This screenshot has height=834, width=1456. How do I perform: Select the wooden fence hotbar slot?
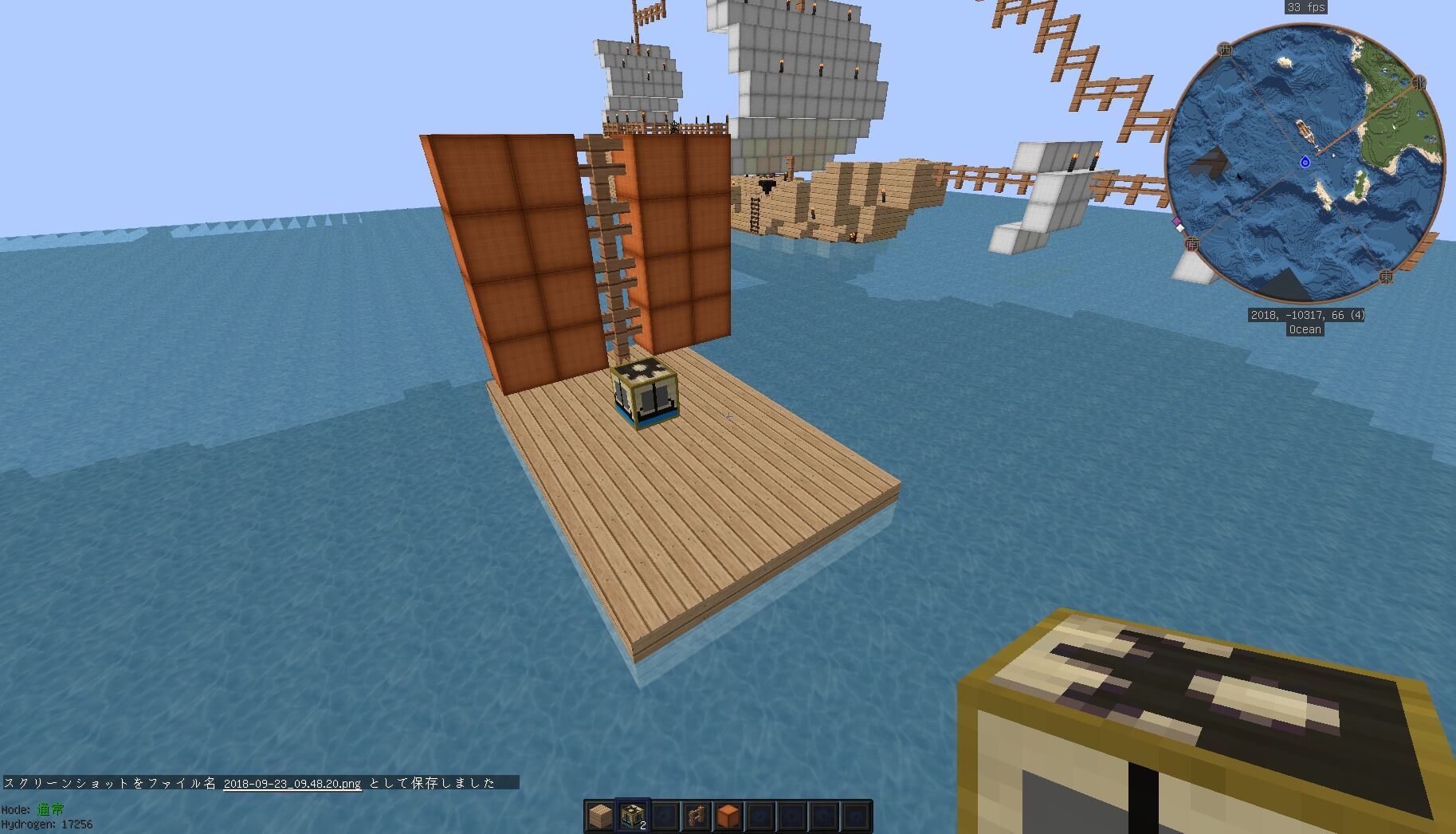pos(697,816)
